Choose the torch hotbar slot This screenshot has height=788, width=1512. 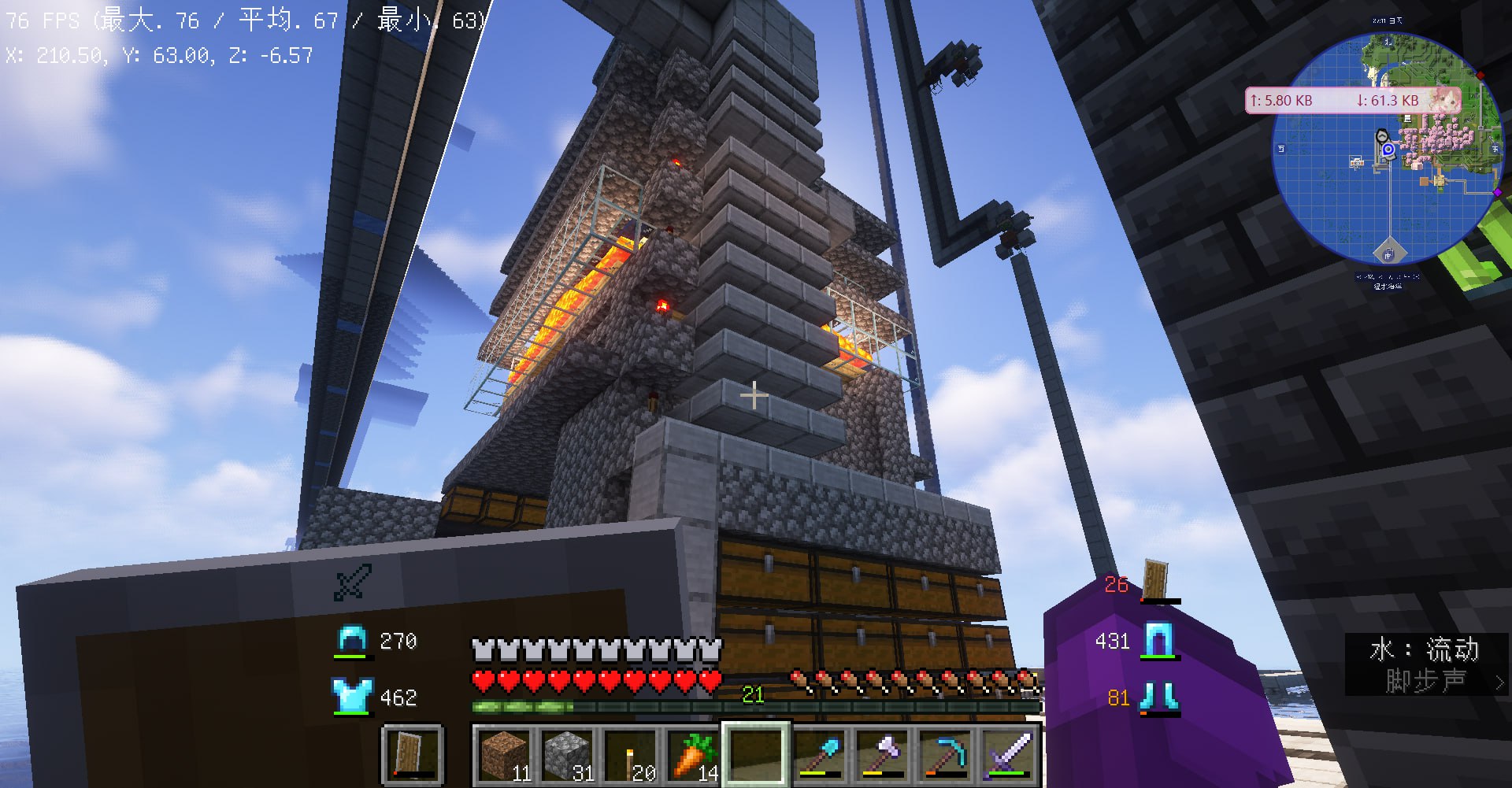pyautogui.click(x=630, y=755)
